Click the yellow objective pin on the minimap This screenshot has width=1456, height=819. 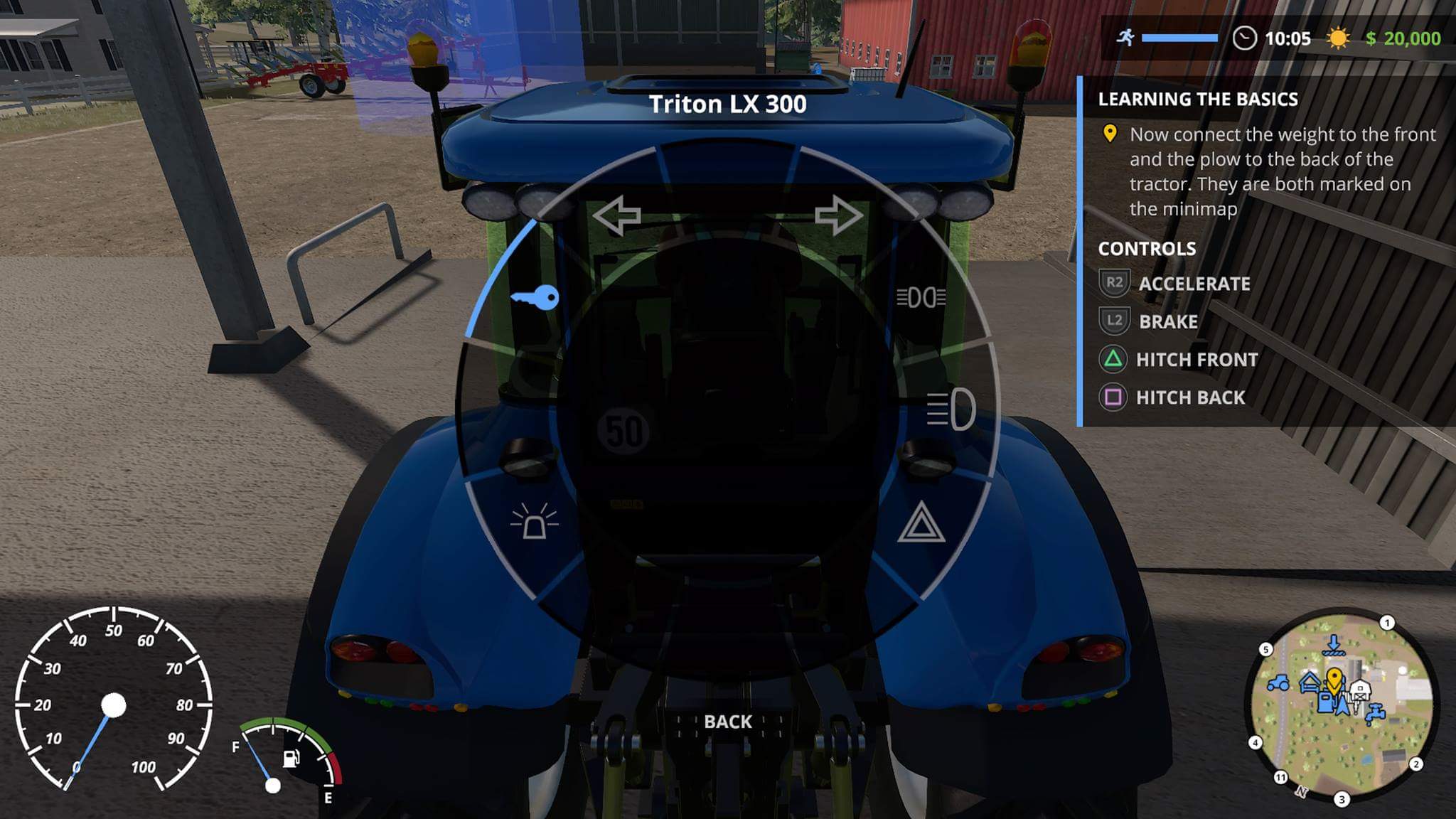pos(1334,680)
